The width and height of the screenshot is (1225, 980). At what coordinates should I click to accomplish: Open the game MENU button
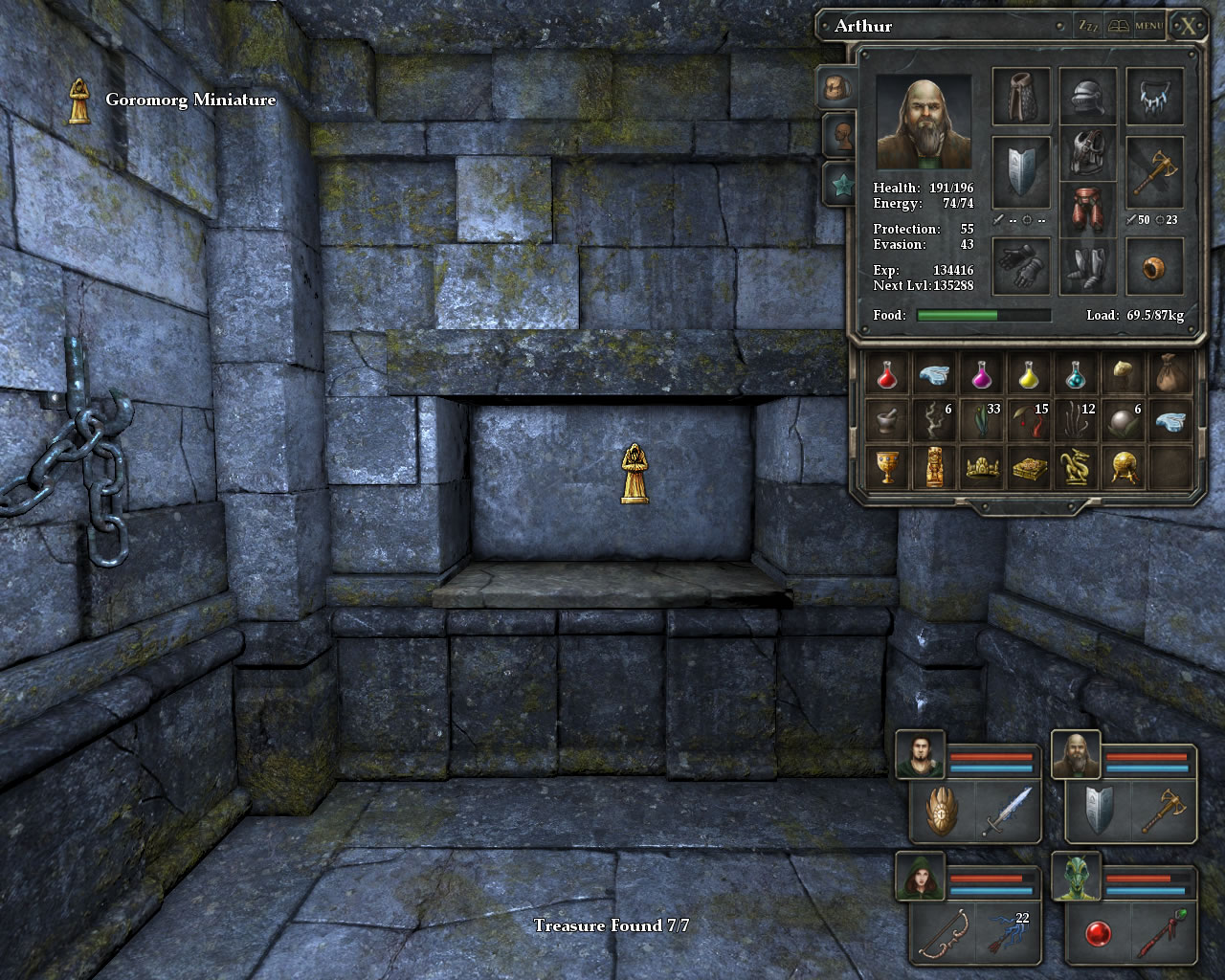[x=1148, y=26]
